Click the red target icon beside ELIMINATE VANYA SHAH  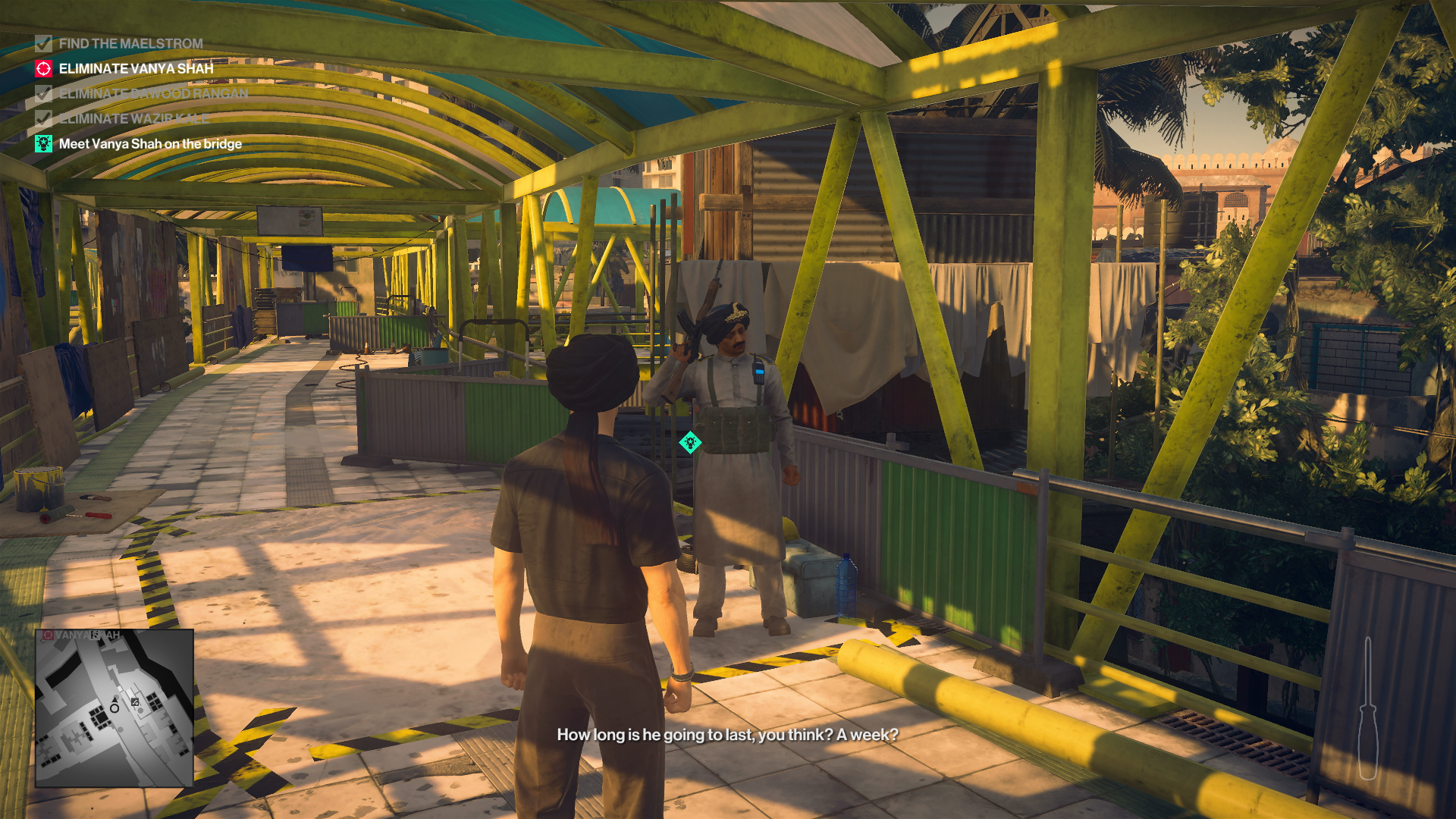click(x=43, y=69)
